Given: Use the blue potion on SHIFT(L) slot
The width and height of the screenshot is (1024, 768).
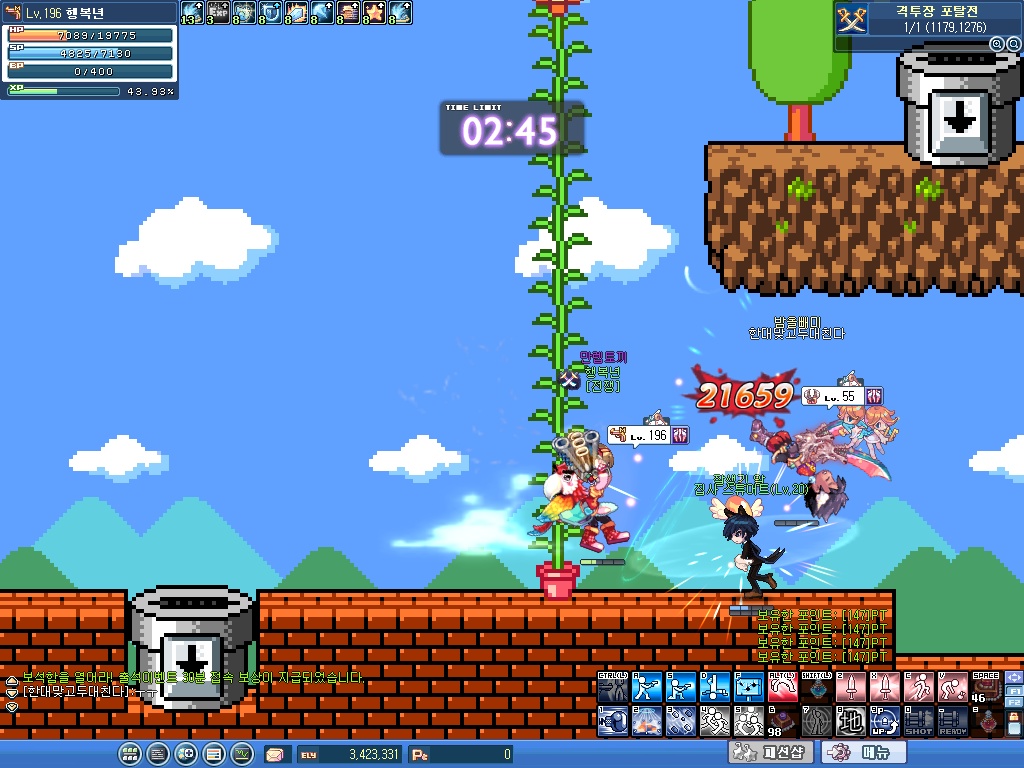Looking at the screenshot, I should pyautogui.click(x=817, y=688).
